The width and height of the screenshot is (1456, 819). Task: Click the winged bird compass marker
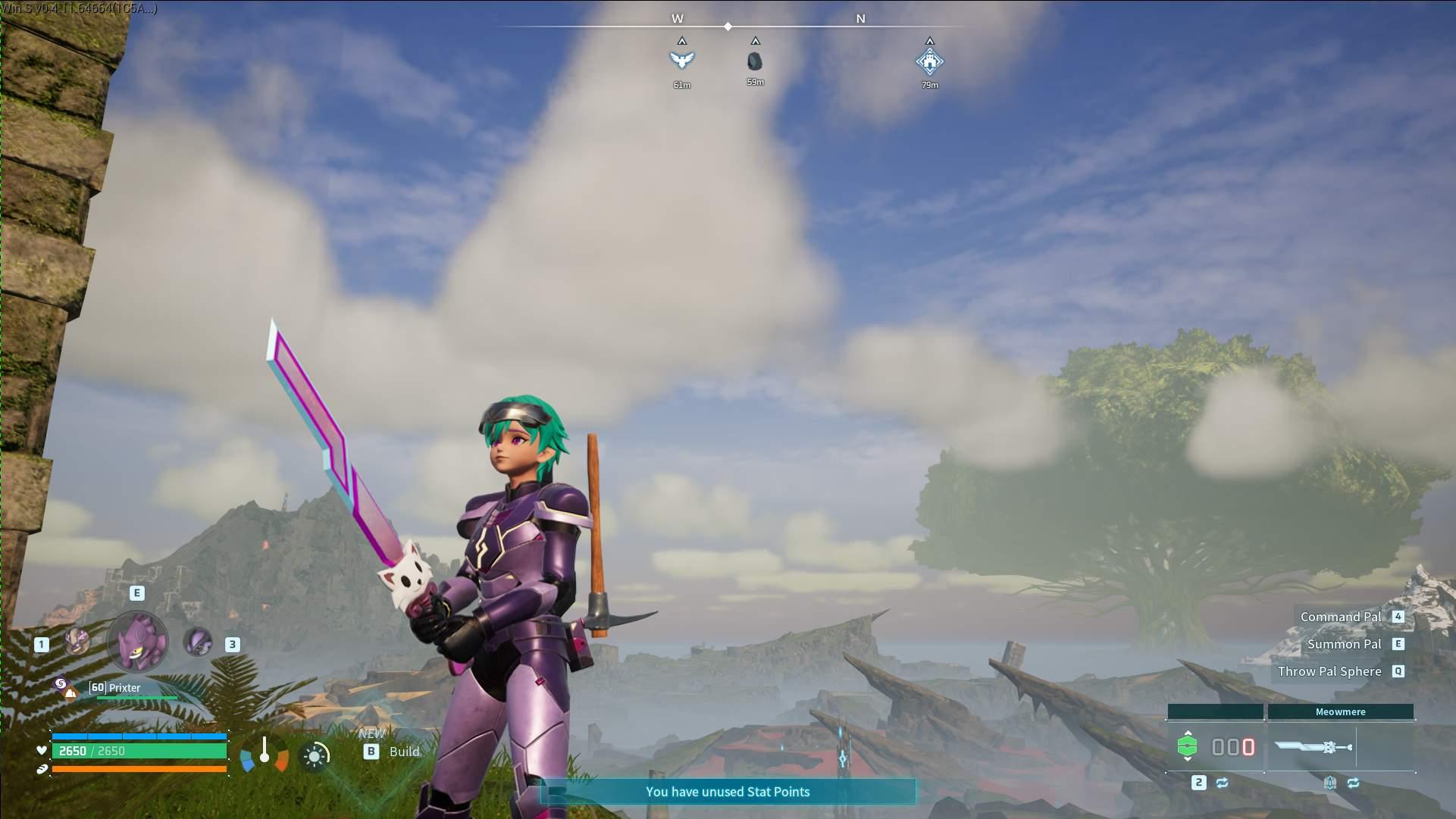point(681,60)
